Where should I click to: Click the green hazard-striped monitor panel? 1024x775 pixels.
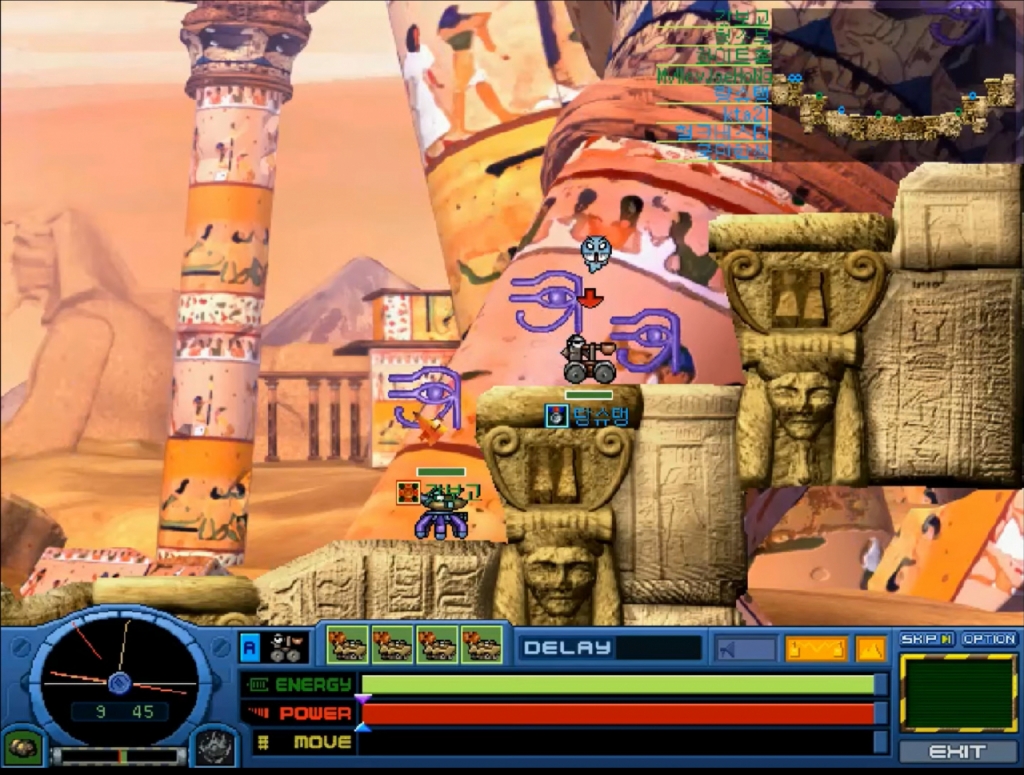coord(958,693)
